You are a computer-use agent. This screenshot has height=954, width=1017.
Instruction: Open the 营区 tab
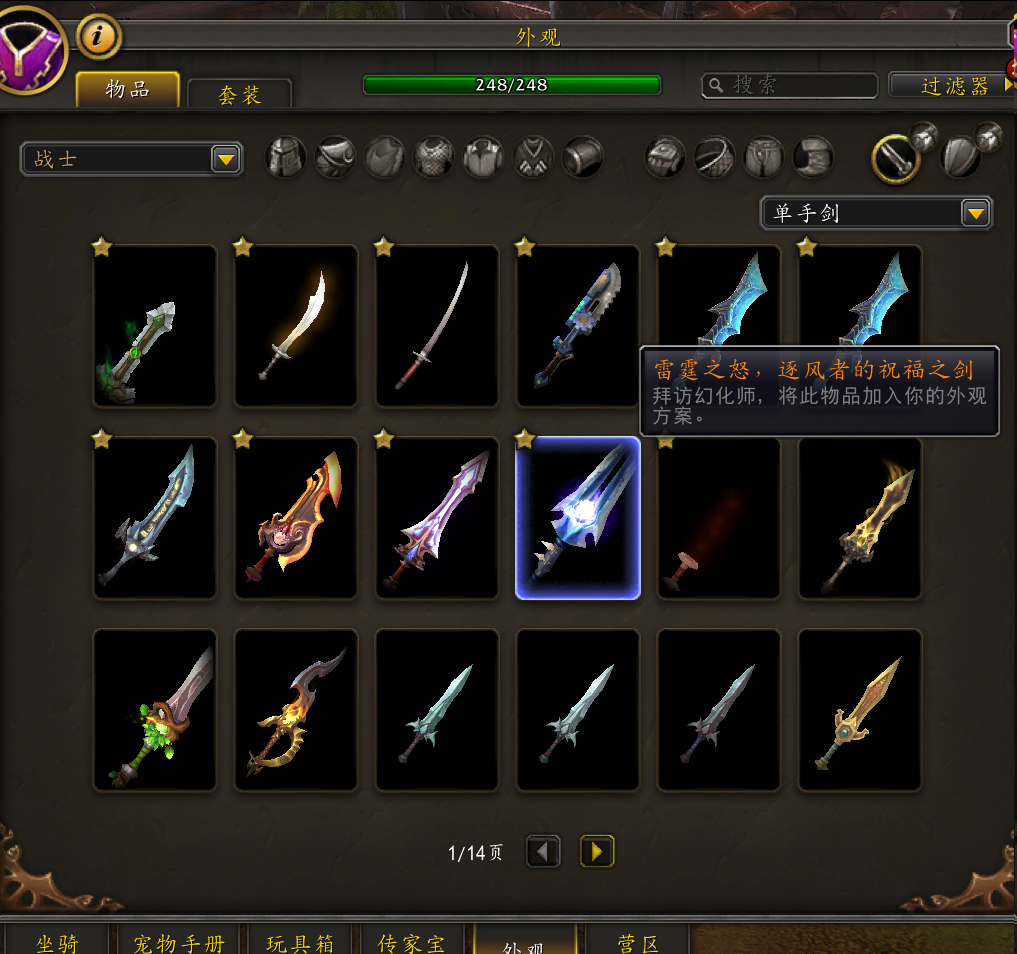[638, 942]
